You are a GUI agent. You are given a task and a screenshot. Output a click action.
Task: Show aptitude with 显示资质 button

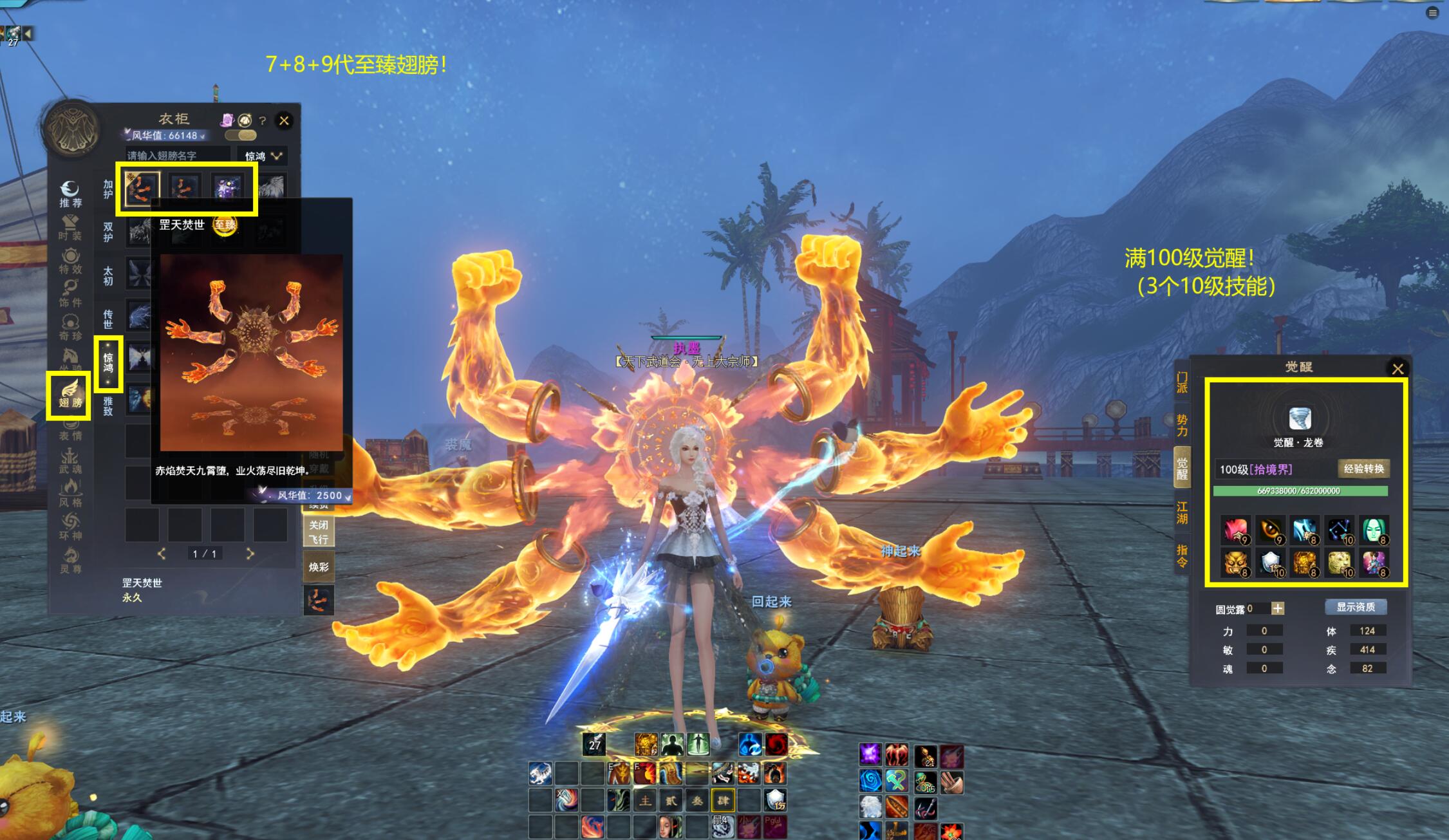pos(1356,607)
